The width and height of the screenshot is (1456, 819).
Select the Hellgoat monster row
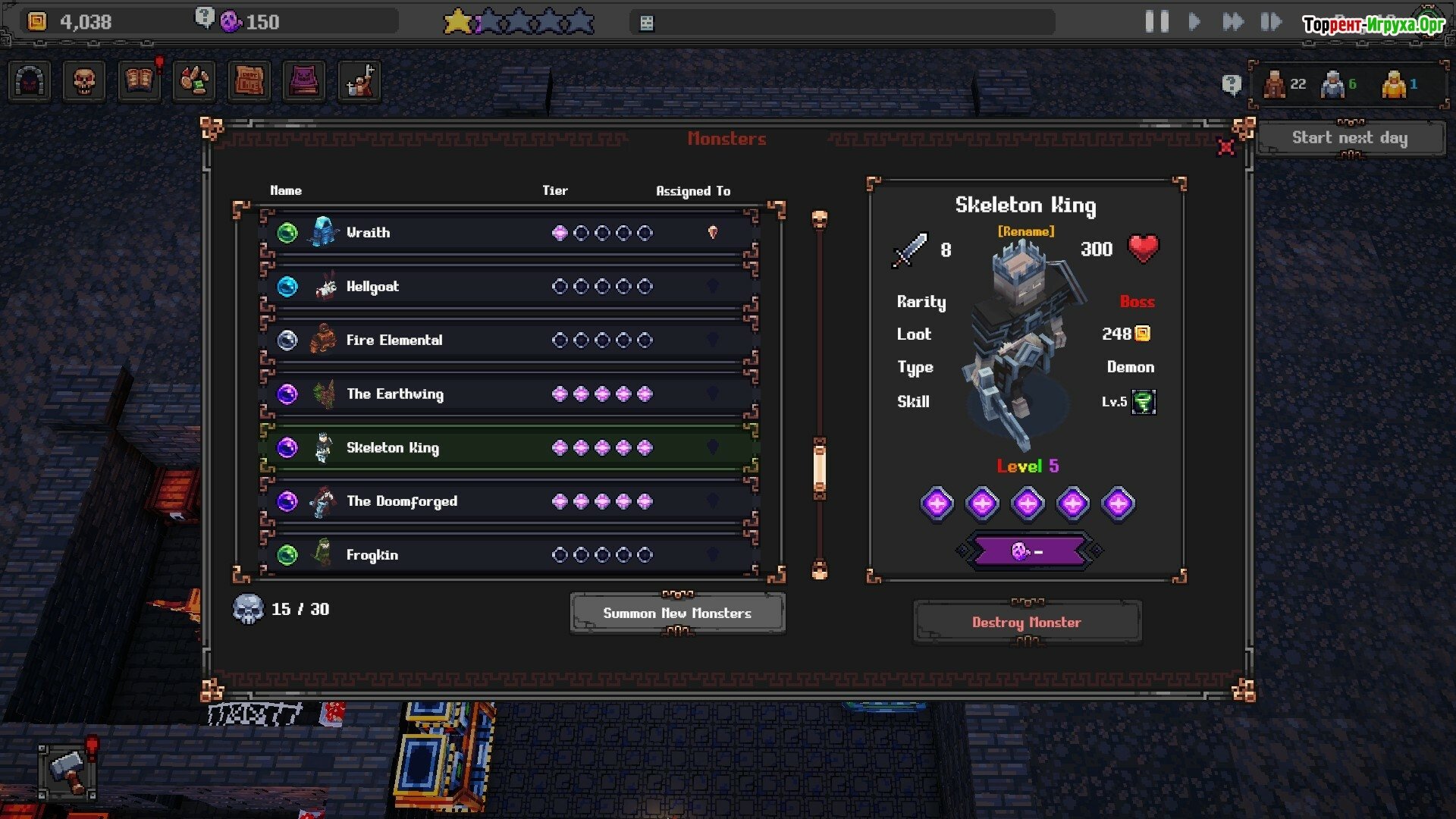tap(508, 287)
